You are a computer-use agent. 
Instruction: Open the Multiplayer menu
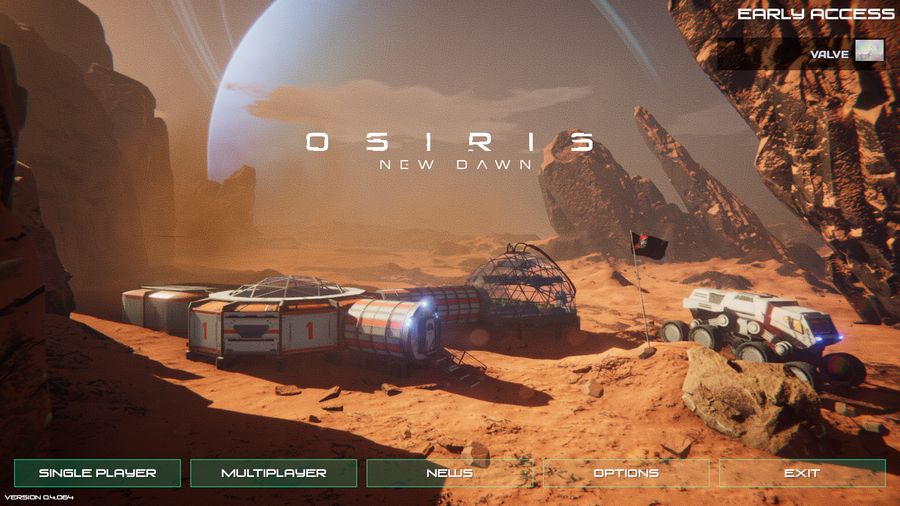(273, 473)
